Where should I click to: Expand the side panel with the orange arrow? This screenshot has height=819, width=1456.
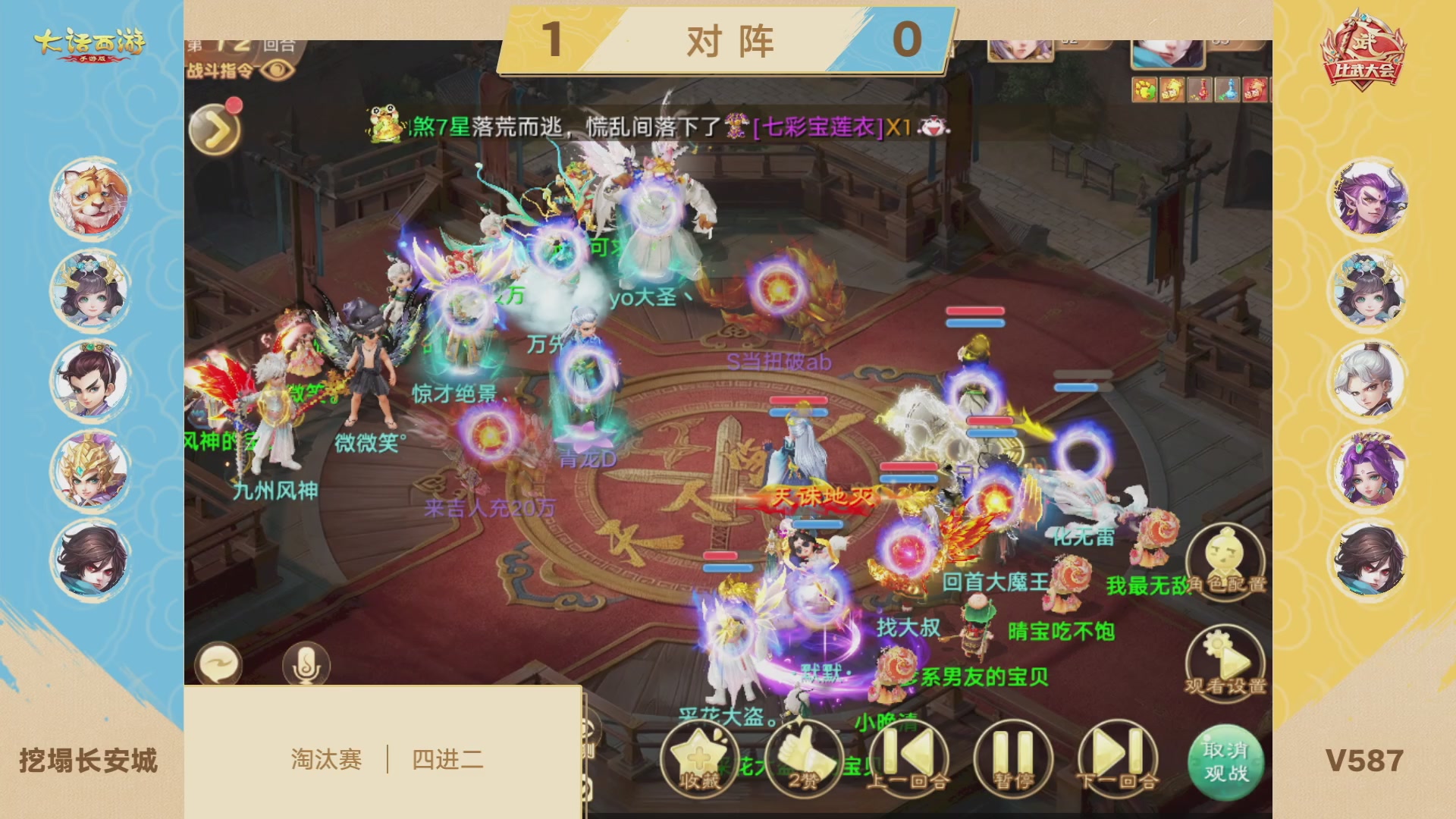pyautogui.click(x=213, y=130)
